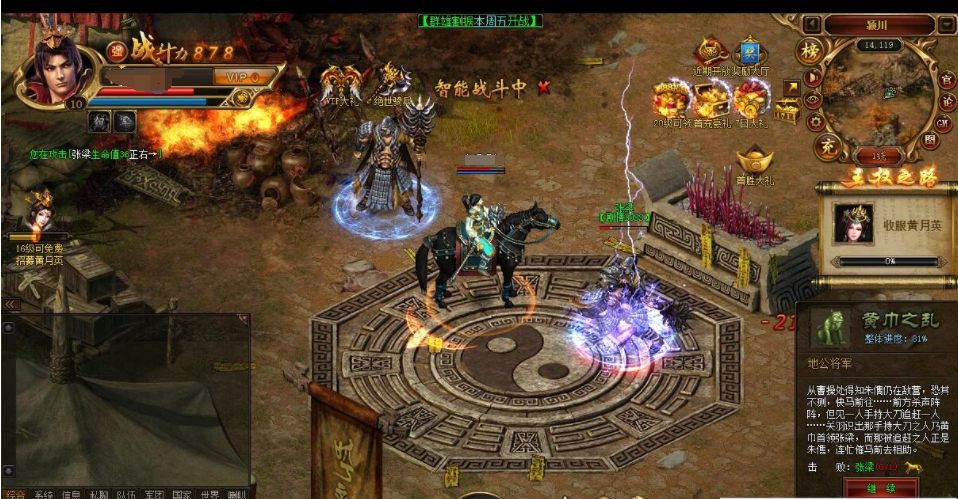Open the 首胜大礼 gold ingot icon
958x499 pixels.
(755, 160)
